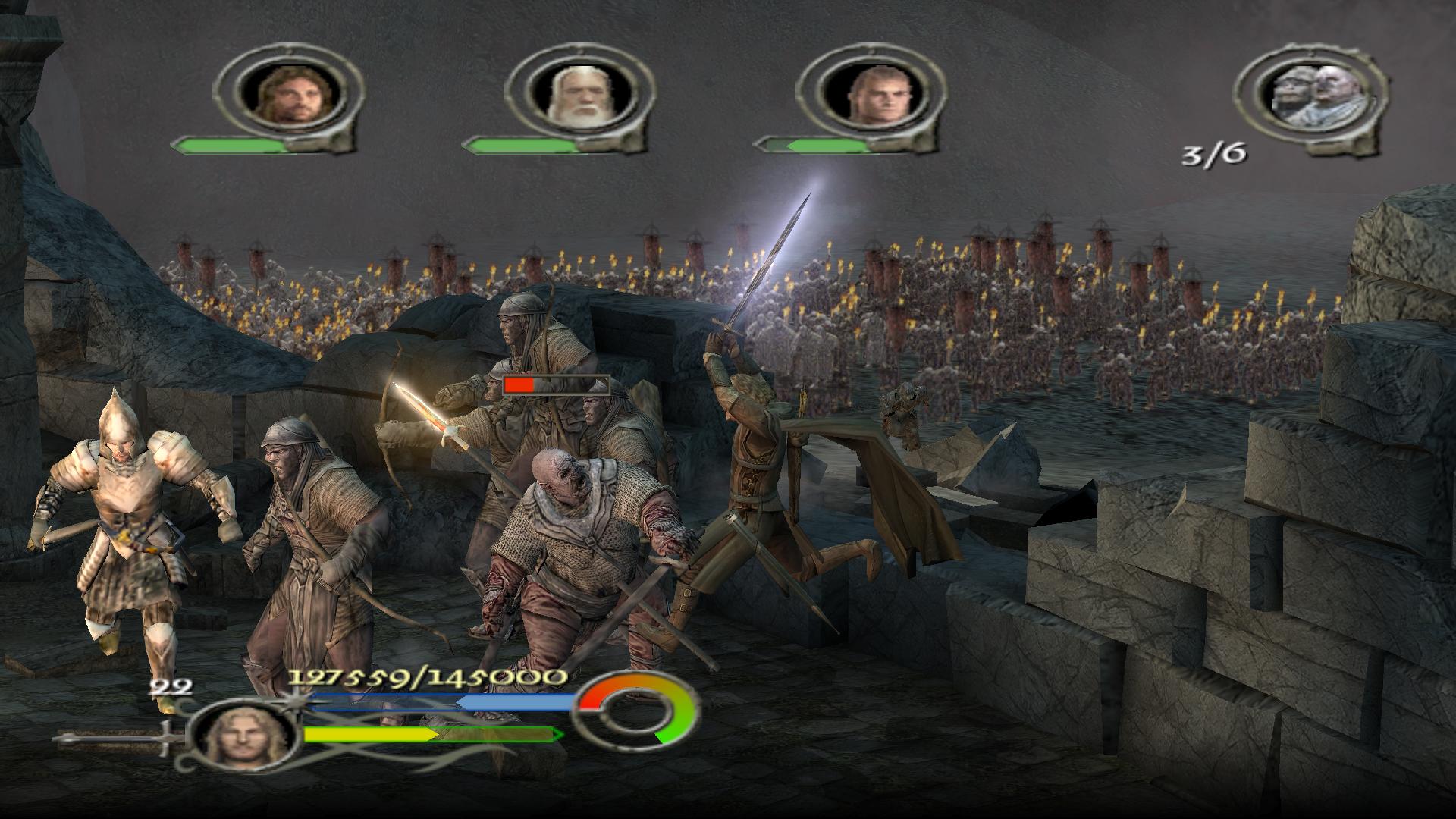Click the white-bearded Gandalf ally portrait
Image resolution: width=1456 pixels, height=819 pixels.
[x=578, y=95]
